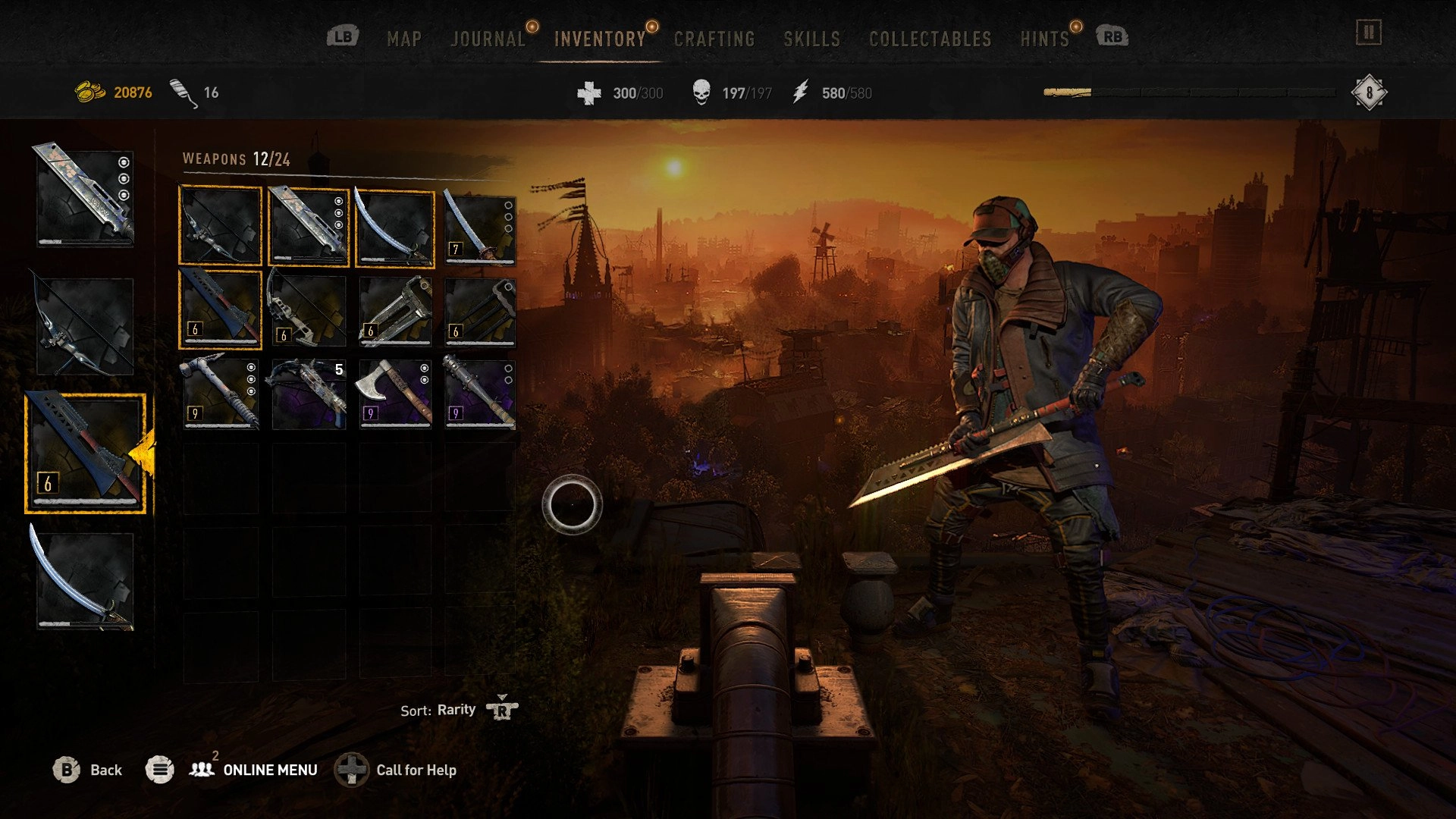The image size is (1456, 819).
Task: Go to the Crafting tab
Action: point(714,39)
